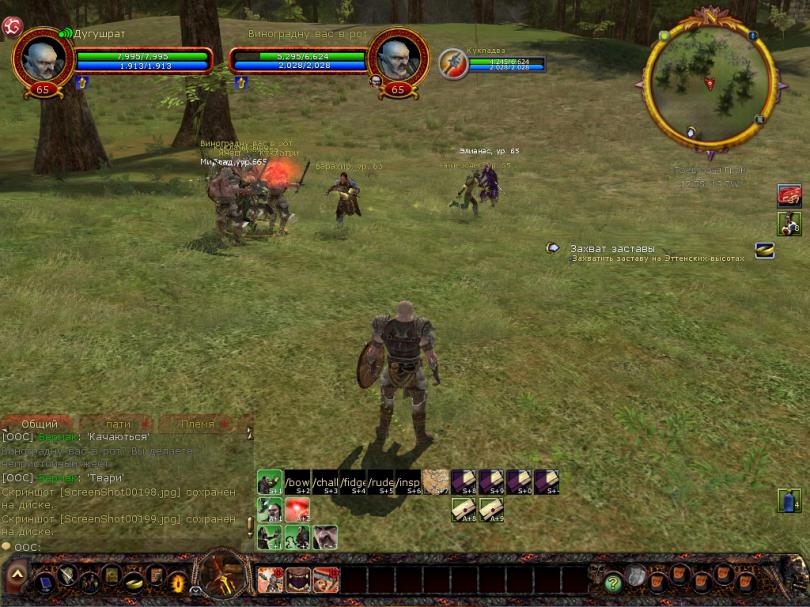810x607 pixels.
Task: Click the OOC chat input line
Action: tap(120, 546)
